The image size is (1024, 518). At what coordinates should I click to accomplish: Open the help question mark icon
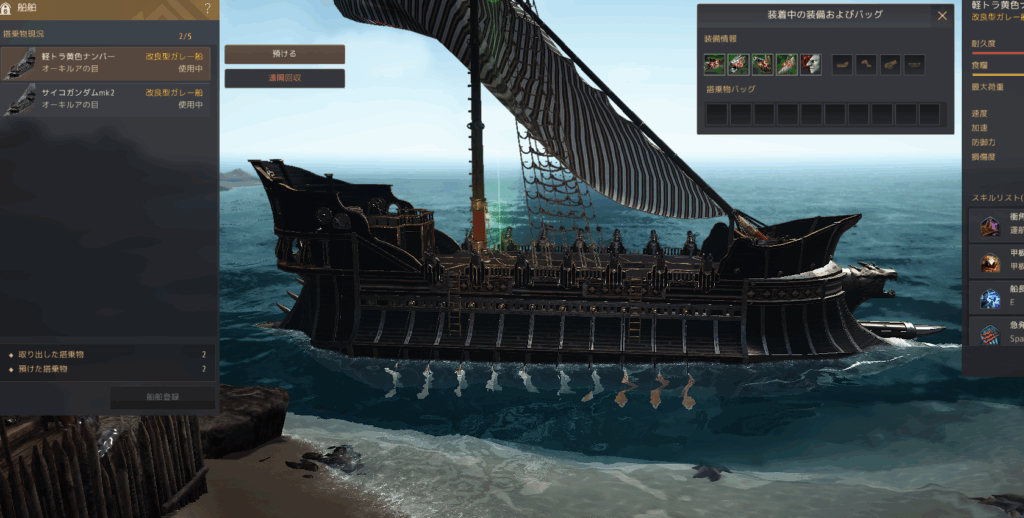click(x=207, y=9)
